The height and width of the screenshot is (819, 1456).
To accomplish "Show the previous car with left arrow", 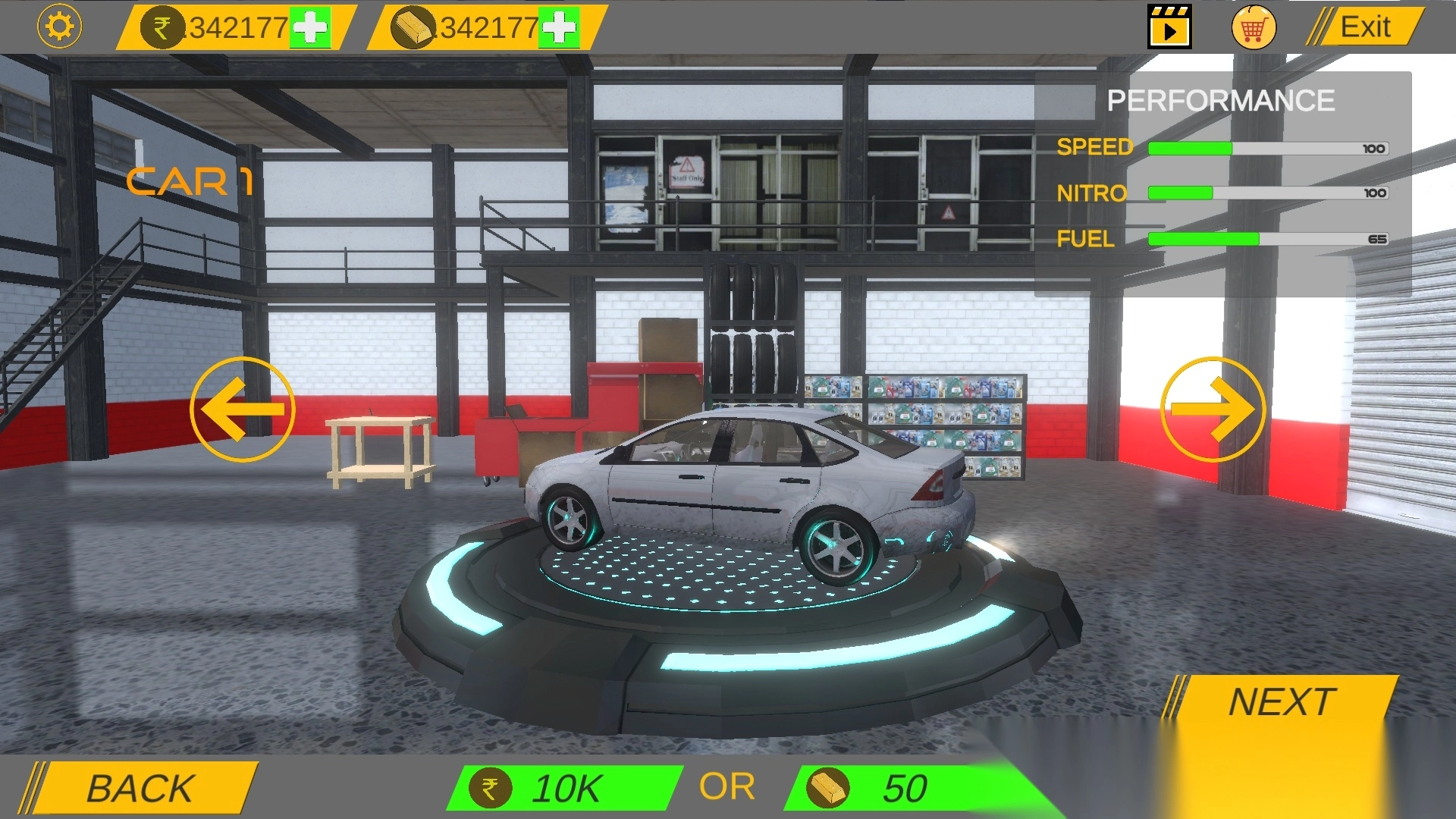I will pos(242,409).
